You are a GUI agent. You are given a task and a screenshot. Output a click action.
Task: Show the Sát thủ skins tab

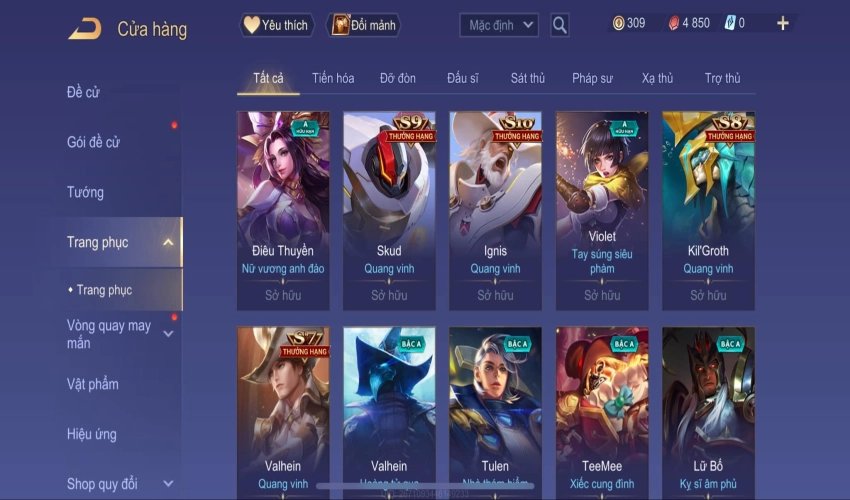[527, 78]
